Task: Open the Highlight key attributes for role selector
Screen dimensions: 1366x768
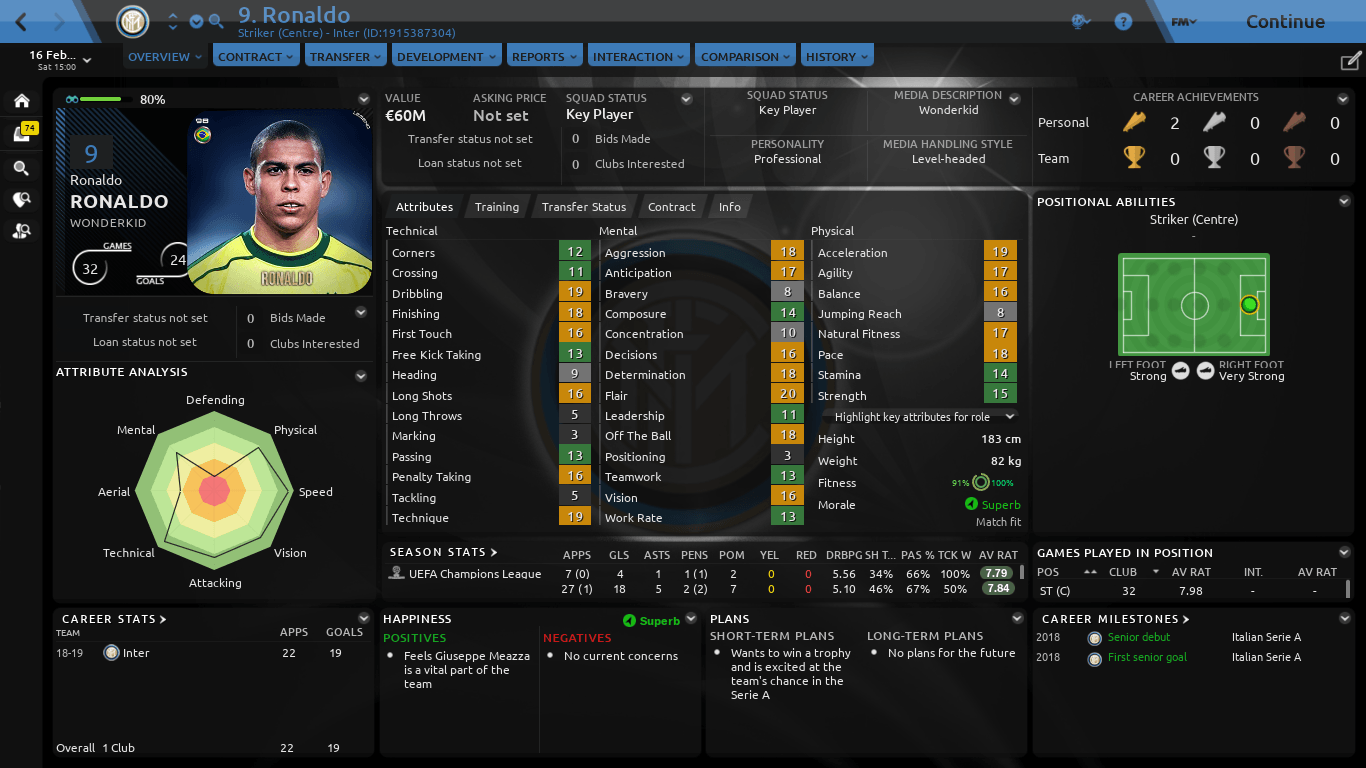Action: tap(917, 417)
